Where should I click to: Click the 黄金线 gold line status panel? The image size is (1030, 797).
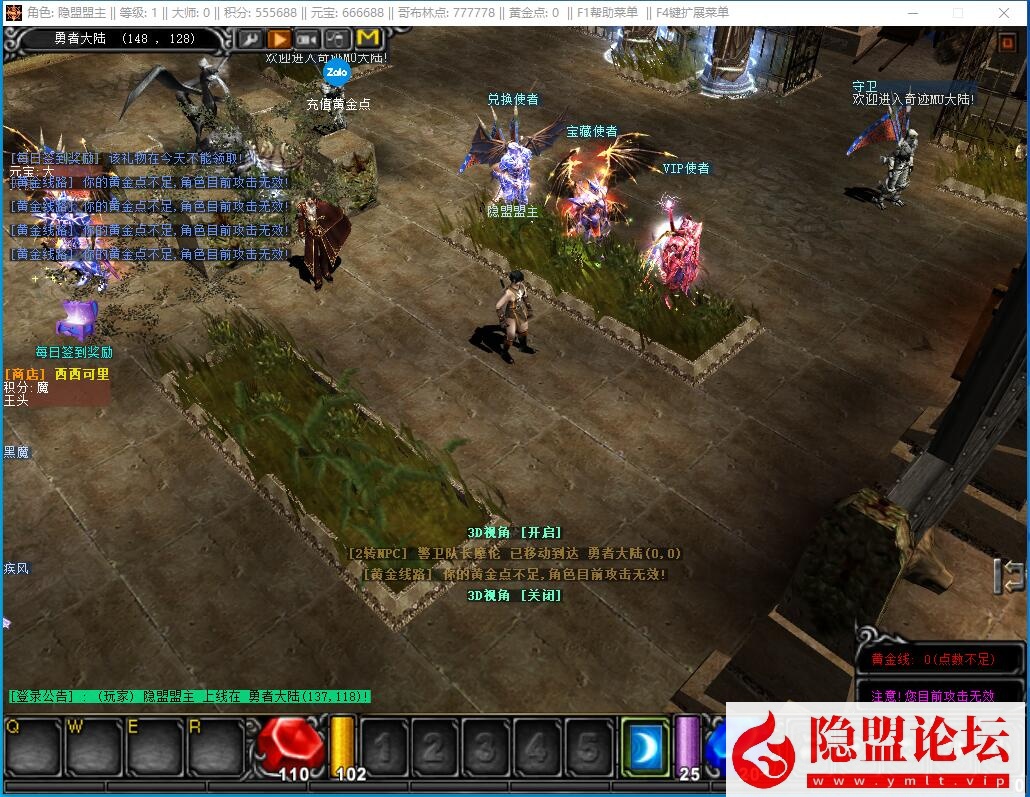click(940, 660)
